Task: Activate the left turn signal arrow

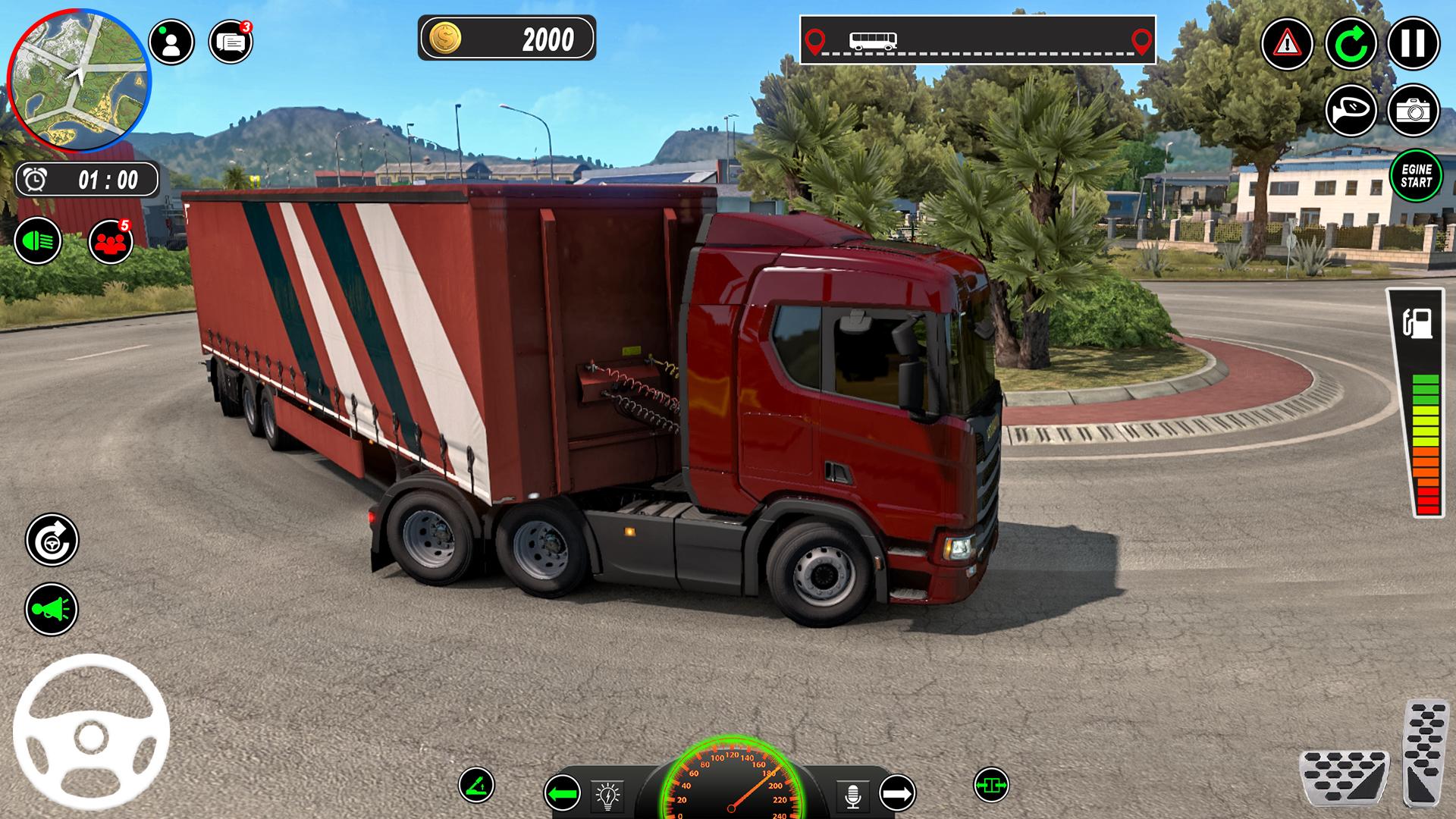Action: click(562, 794)
